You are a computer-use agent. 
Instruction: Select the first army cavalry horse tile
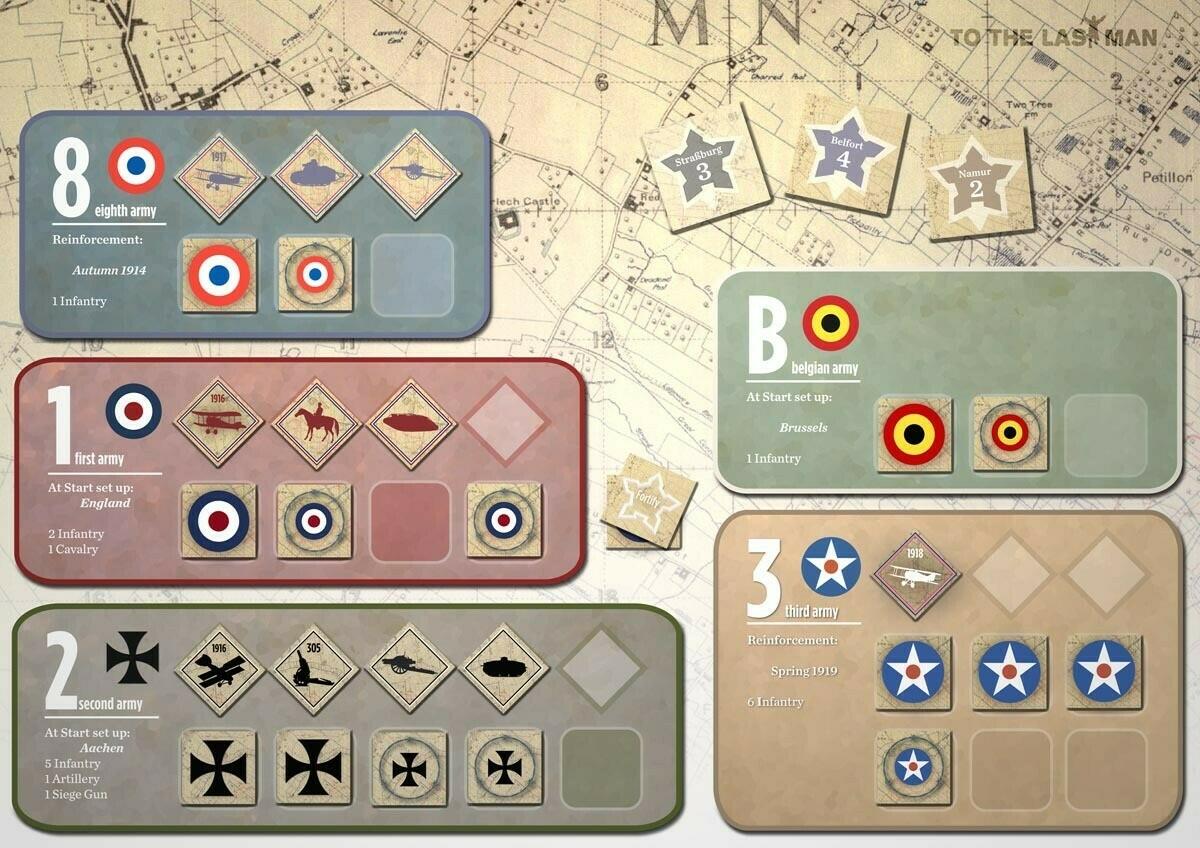[316, 421]
